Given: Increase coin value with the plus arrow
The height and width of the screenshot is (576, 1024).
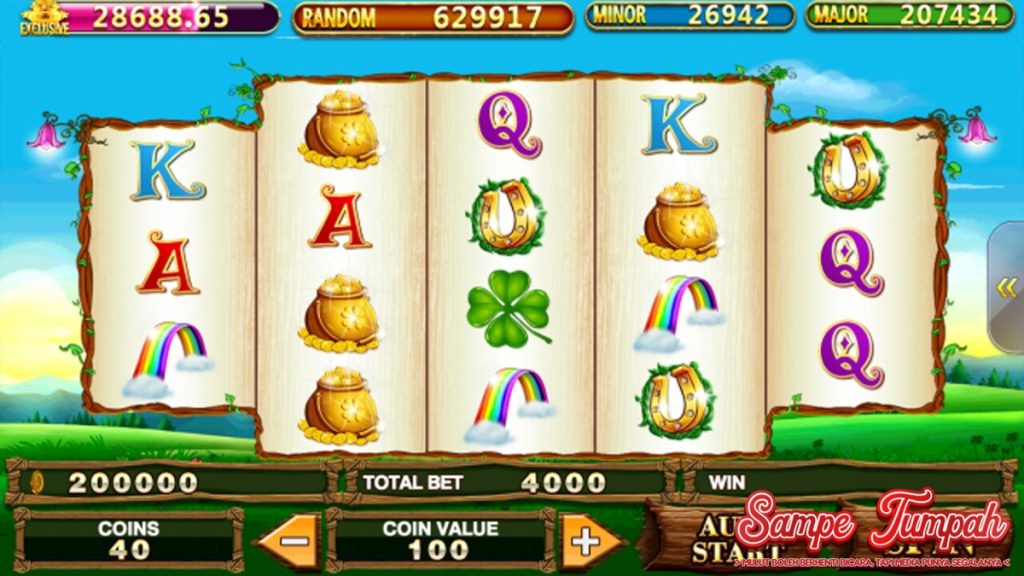Looking at the screenshot, I should (588, 541).
